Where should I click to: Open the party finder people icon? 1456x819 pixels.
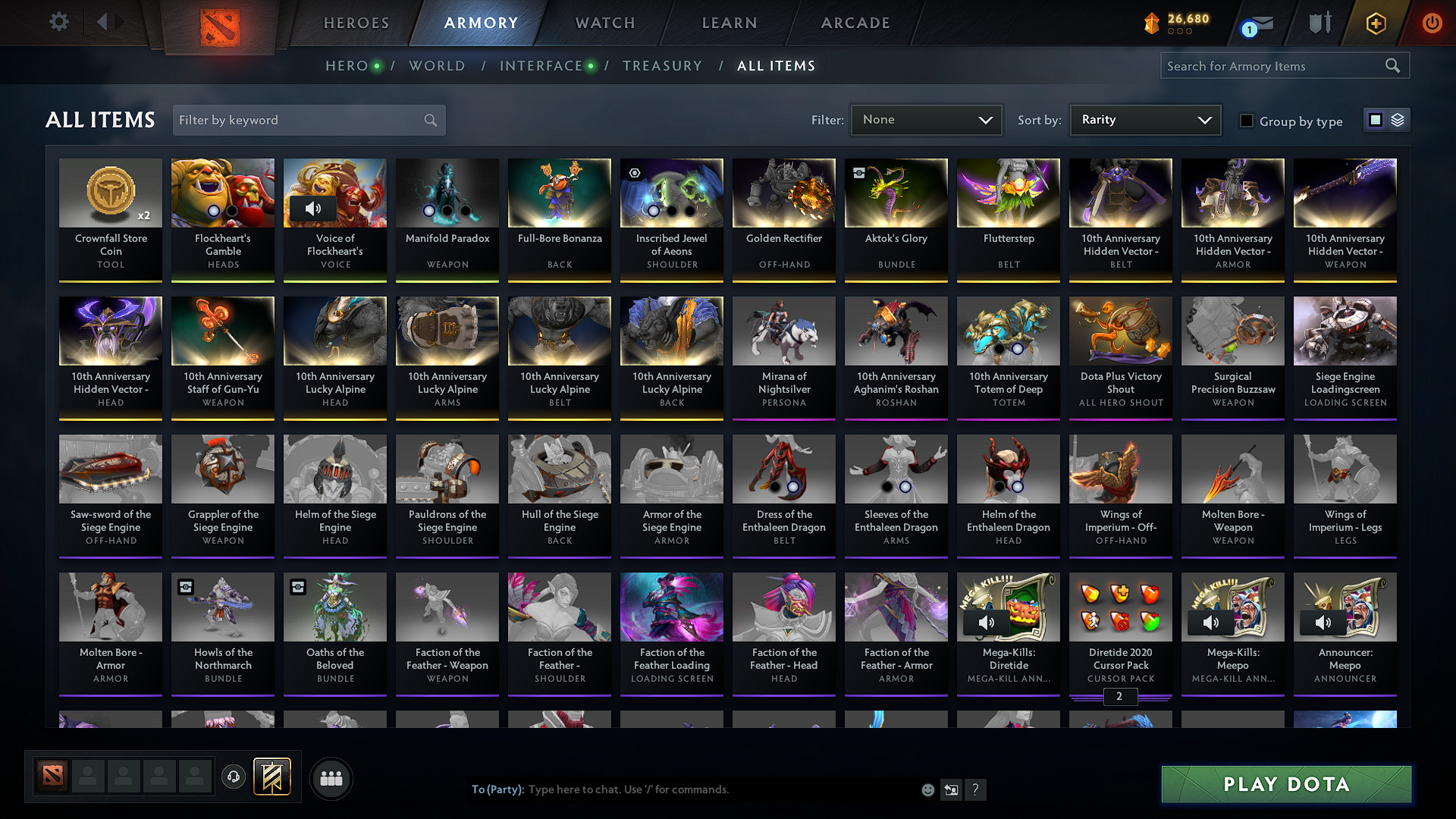coord(332,778)
